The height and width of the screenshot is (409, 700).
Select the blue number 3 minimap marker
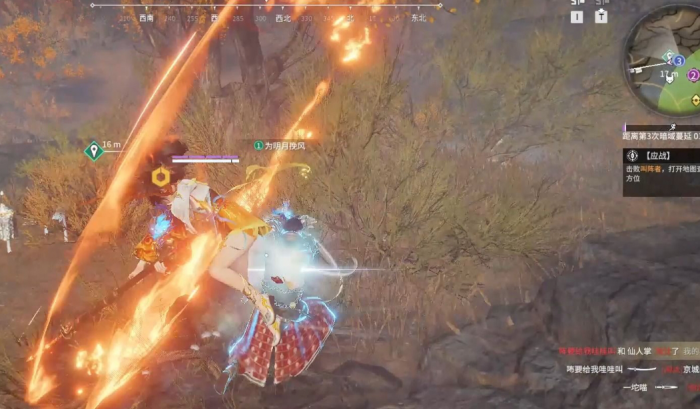[679, 61]
